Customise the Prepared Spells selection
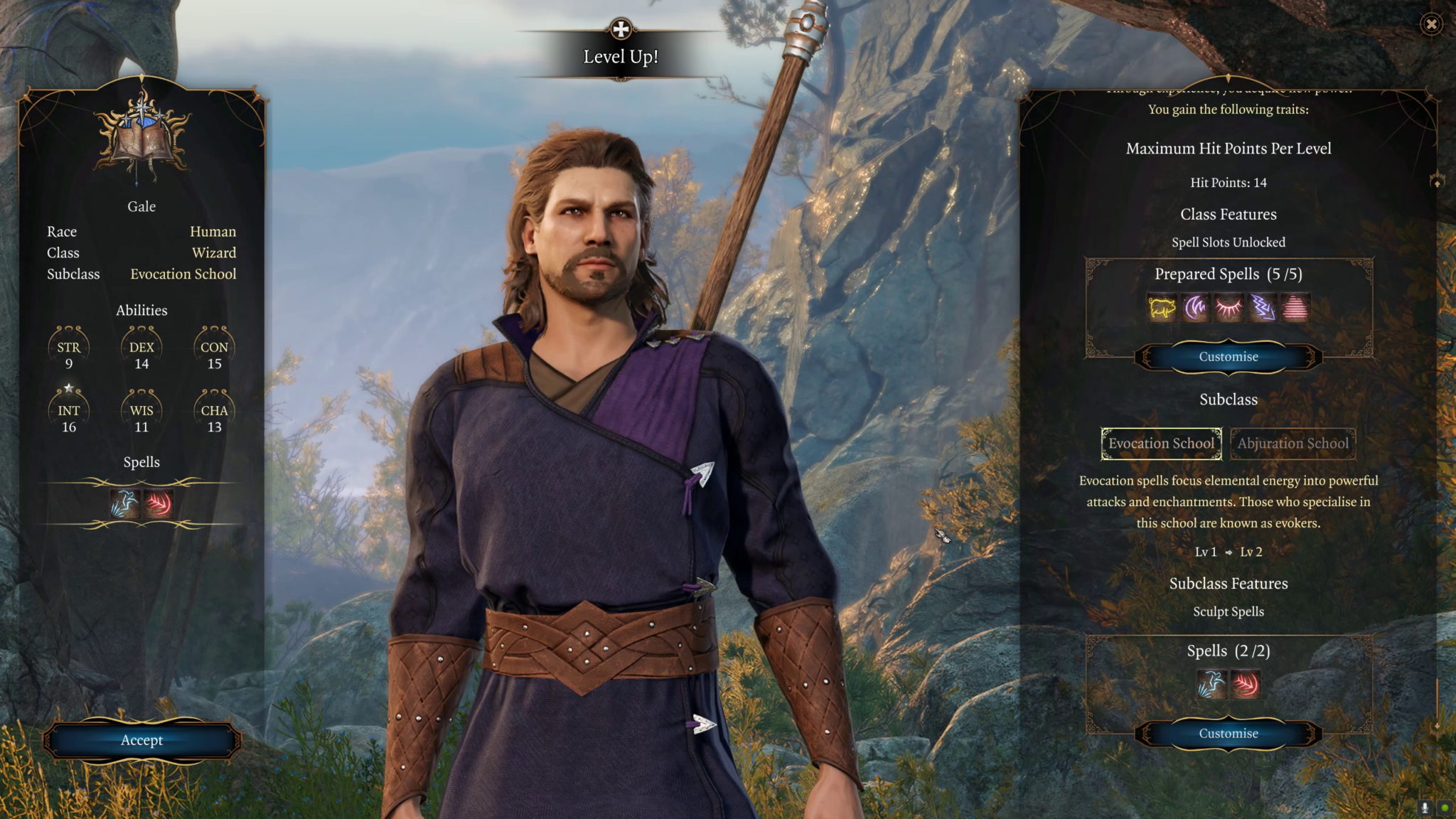1456x819 pixels. point(1228,357)
